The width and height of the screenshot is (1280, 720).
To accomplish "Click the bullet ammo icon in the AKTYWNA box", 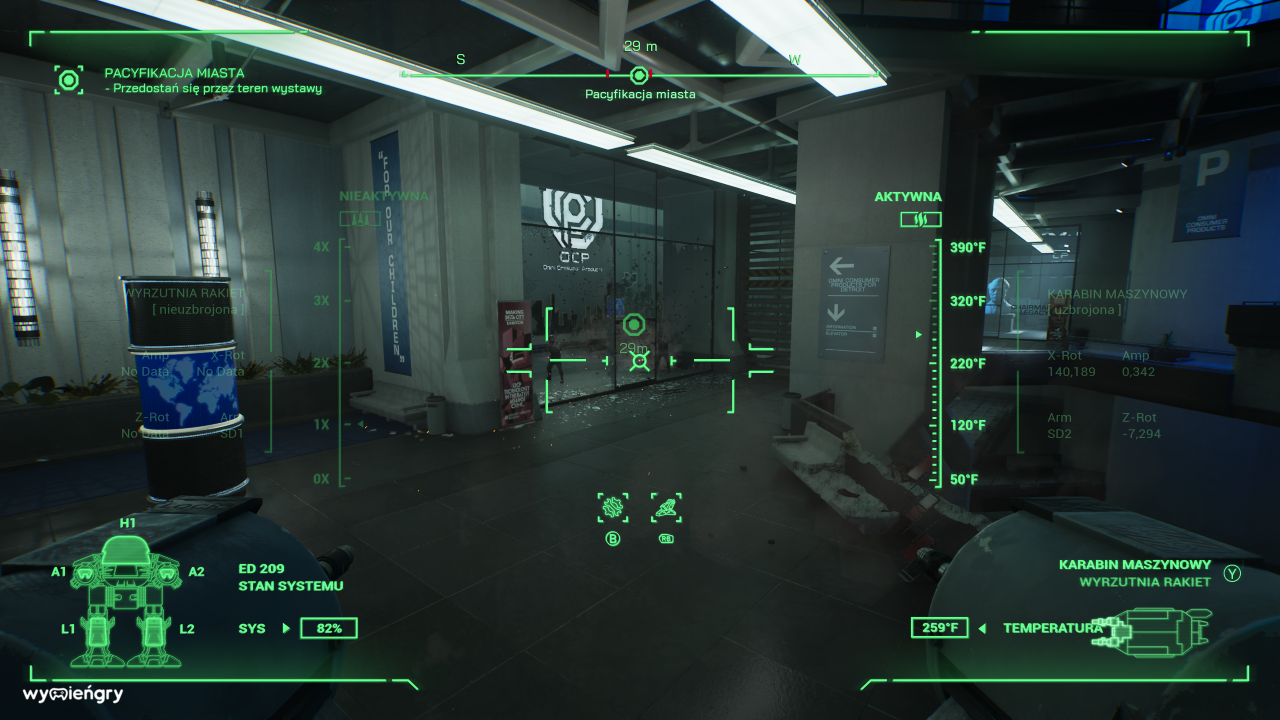I will click(x=920, y=219).
